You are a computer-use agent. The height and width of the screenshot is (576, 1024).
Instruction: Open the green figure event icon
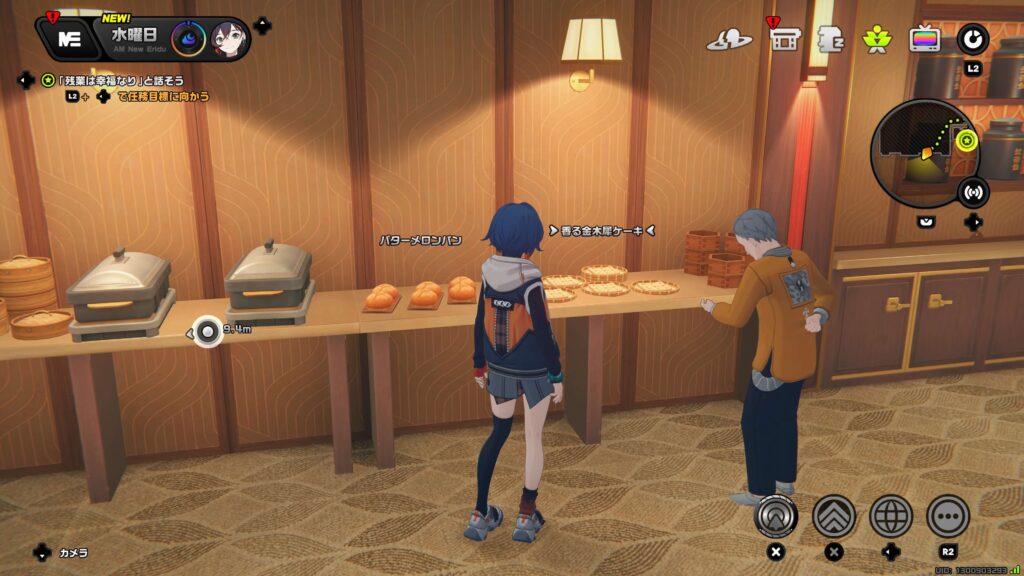pyautogui.click(x=877, y=39)
